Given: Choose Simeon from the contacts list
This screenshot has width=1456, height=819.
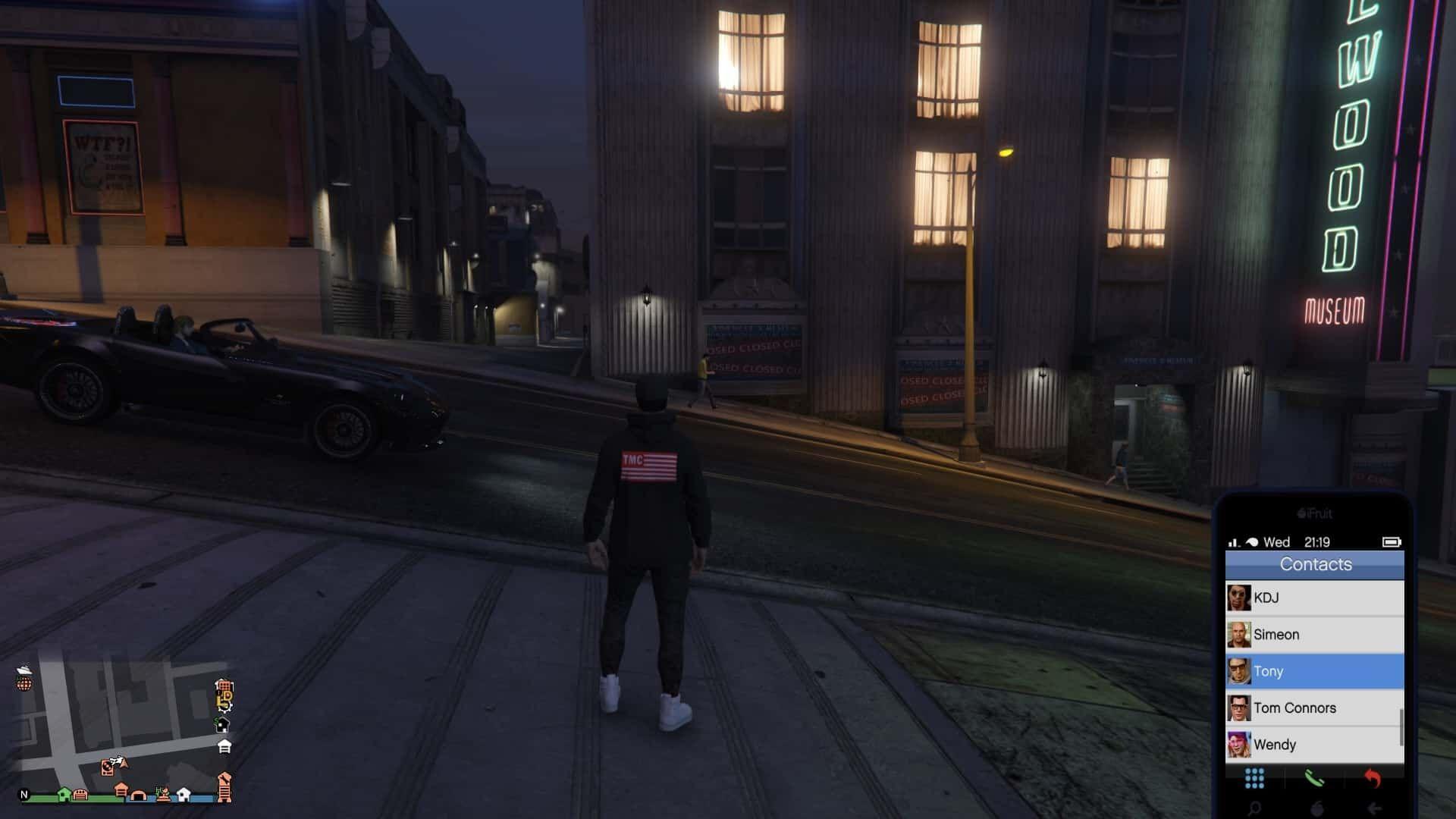Looking at the screenshot, I should pos(1314,634).
